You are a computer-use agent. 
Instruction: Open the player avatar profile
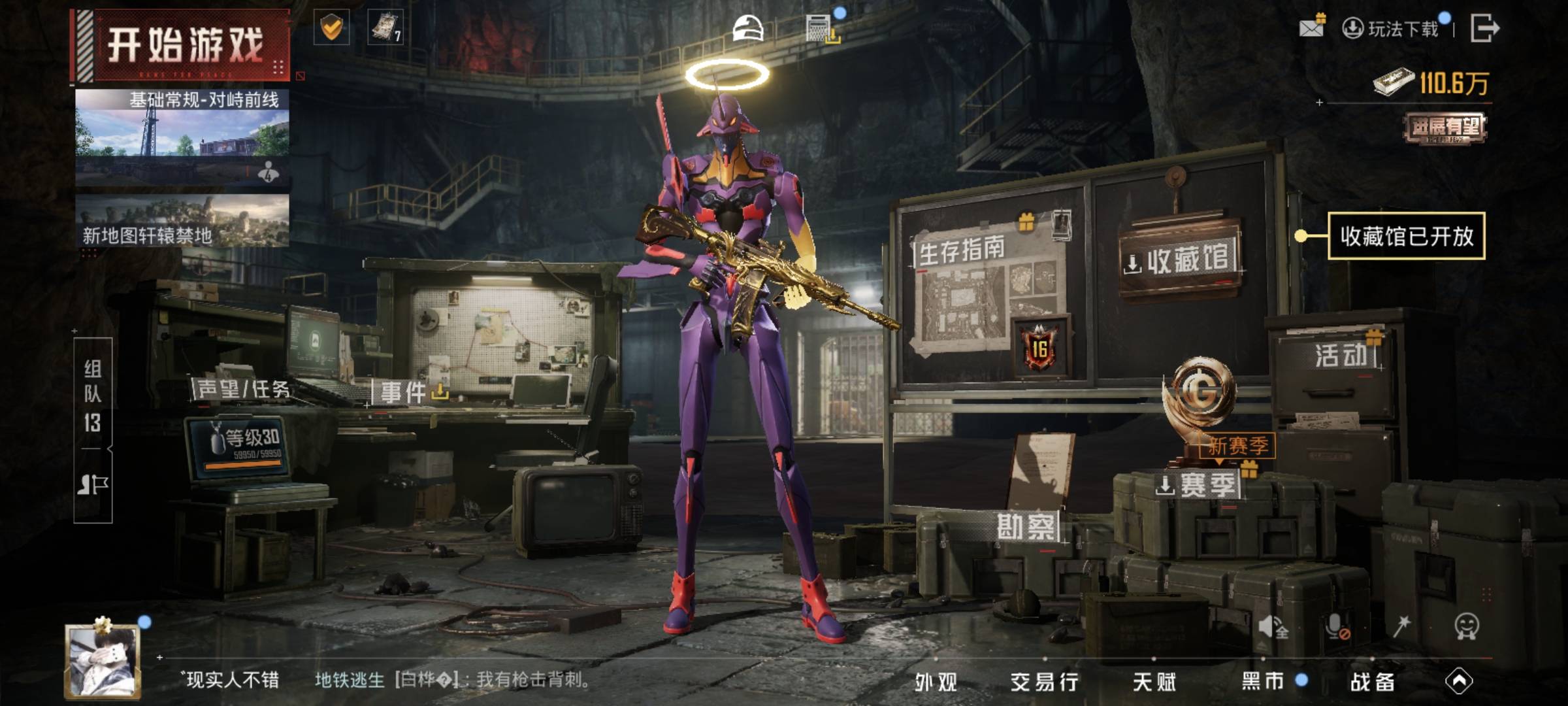[x=103, y=662]
